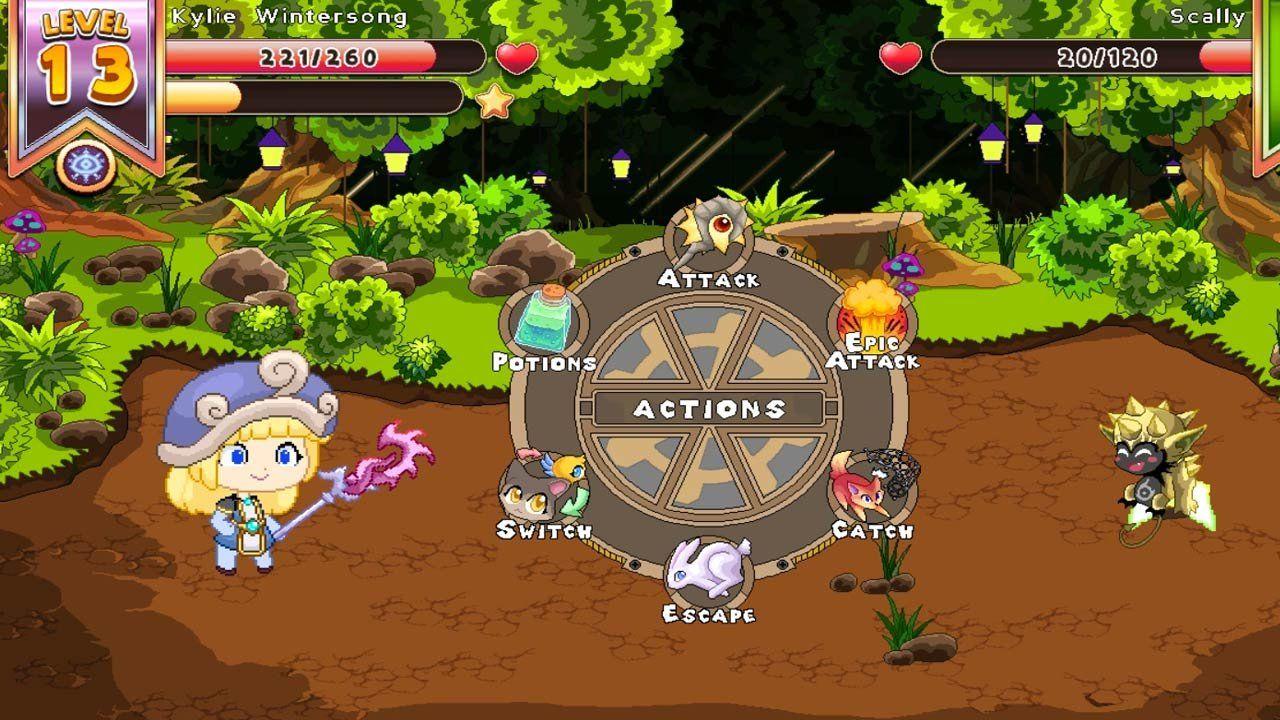The image size is (1280, 720).
Task: Select the Attack spike shell icon
Action: (x=710, y=235)
